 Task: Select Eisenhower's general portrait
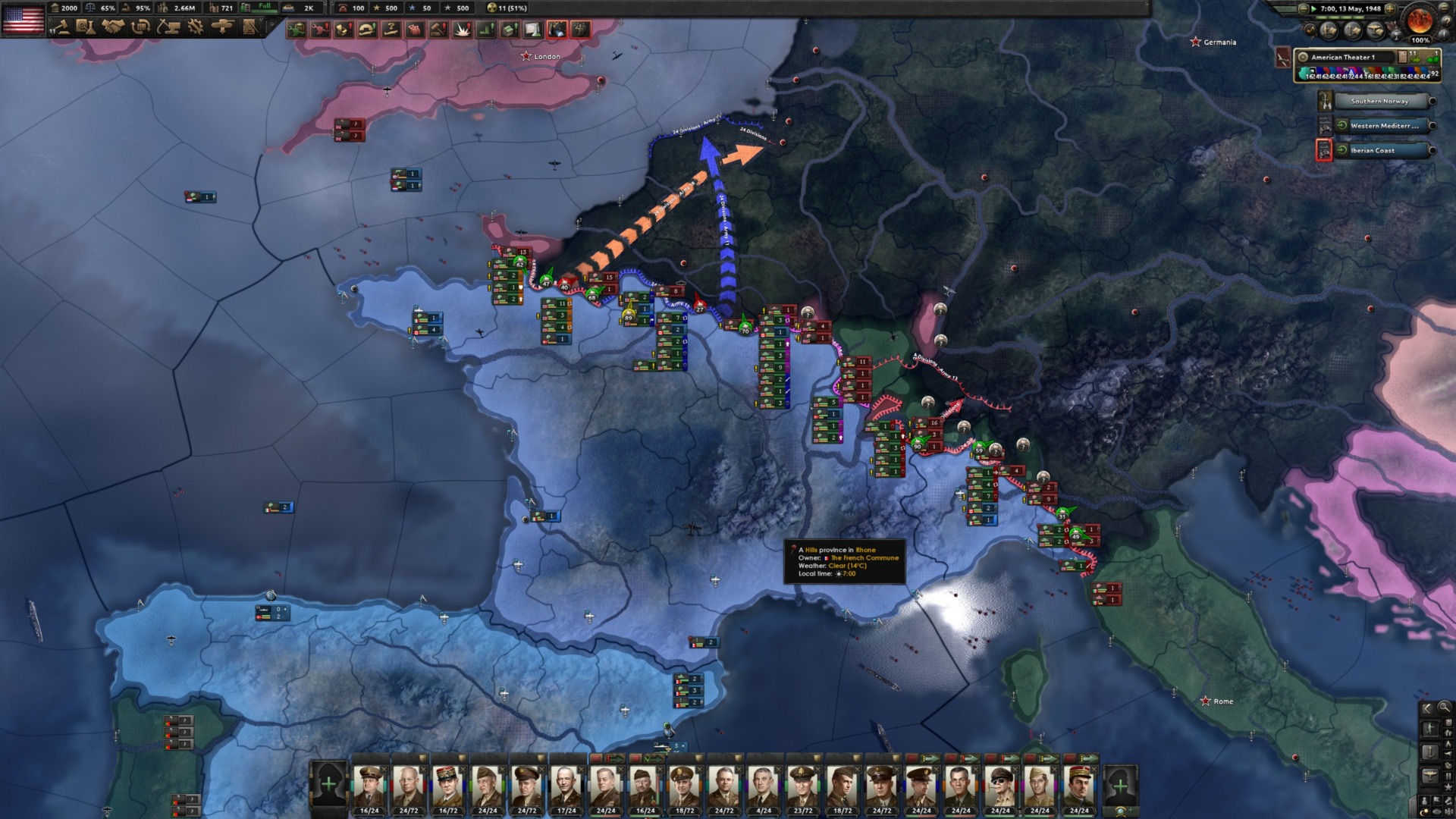pyautogui.click(x=410, y=785)
